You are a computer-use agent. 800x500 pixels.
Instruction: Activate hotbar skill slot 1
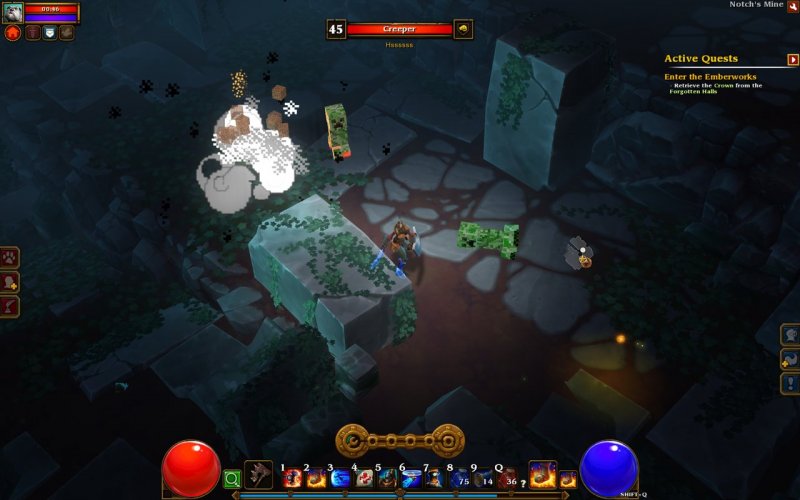[292, 478]
